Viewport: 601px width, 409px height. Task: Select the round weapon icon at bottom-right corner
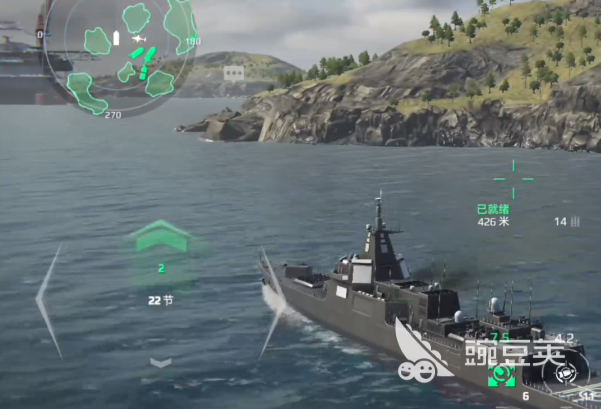point(568,372)
